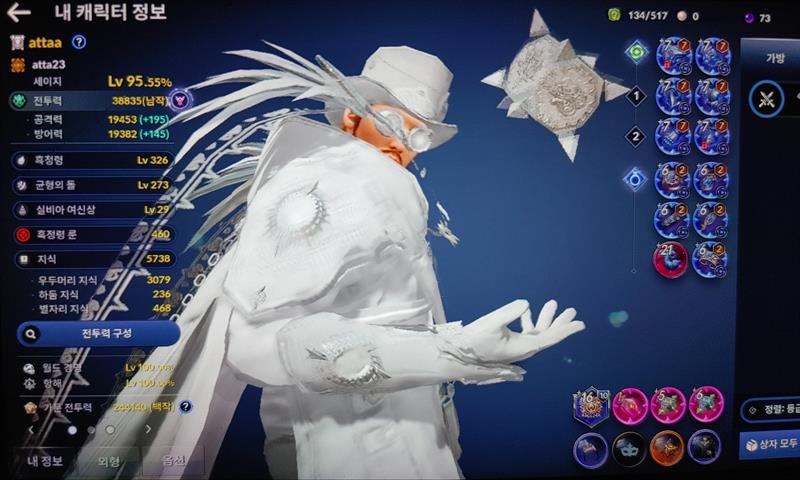Image resolution: width=800 pixels, height=480 pixels.
Task: Show the previous info page arrow
Action: point(30,429)
